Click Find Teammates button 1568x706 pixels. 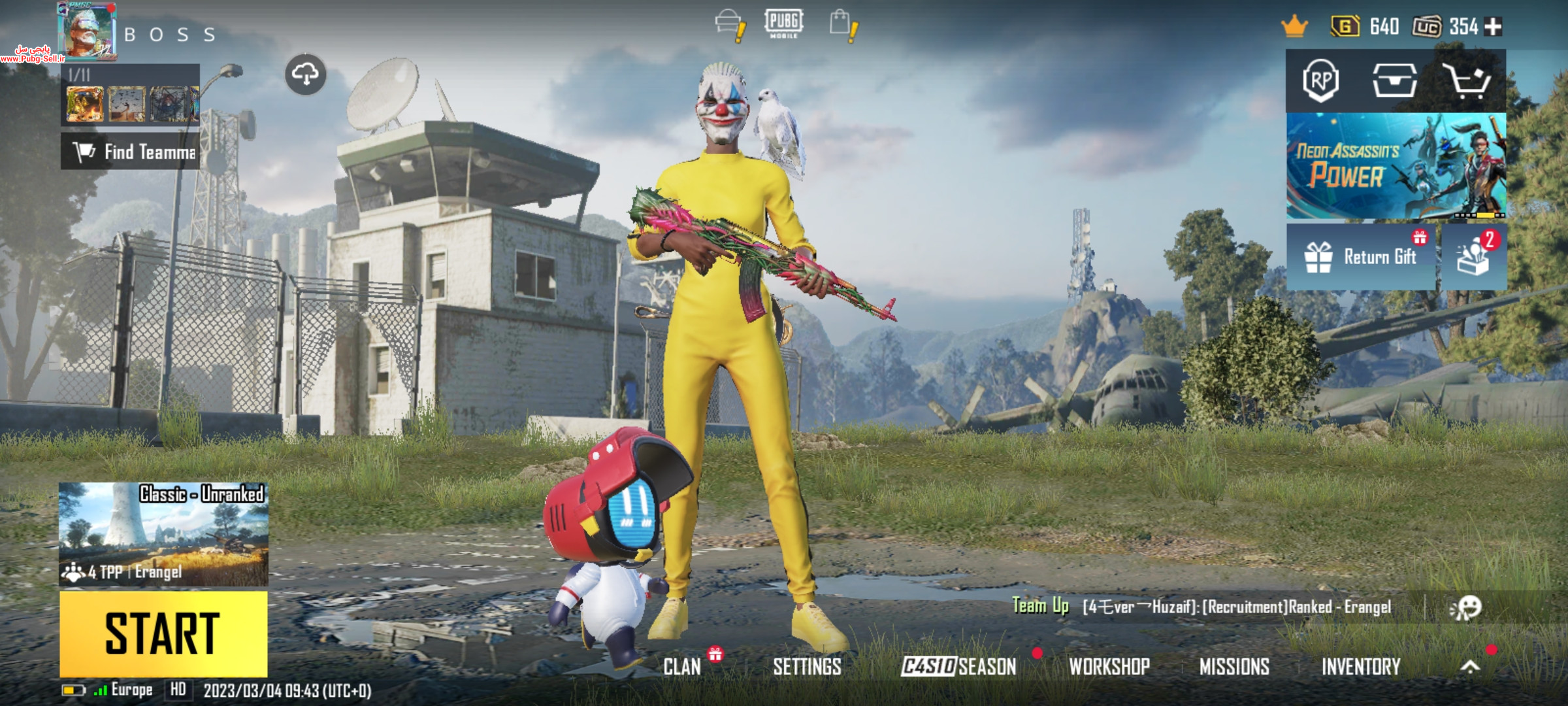point(131,152)
